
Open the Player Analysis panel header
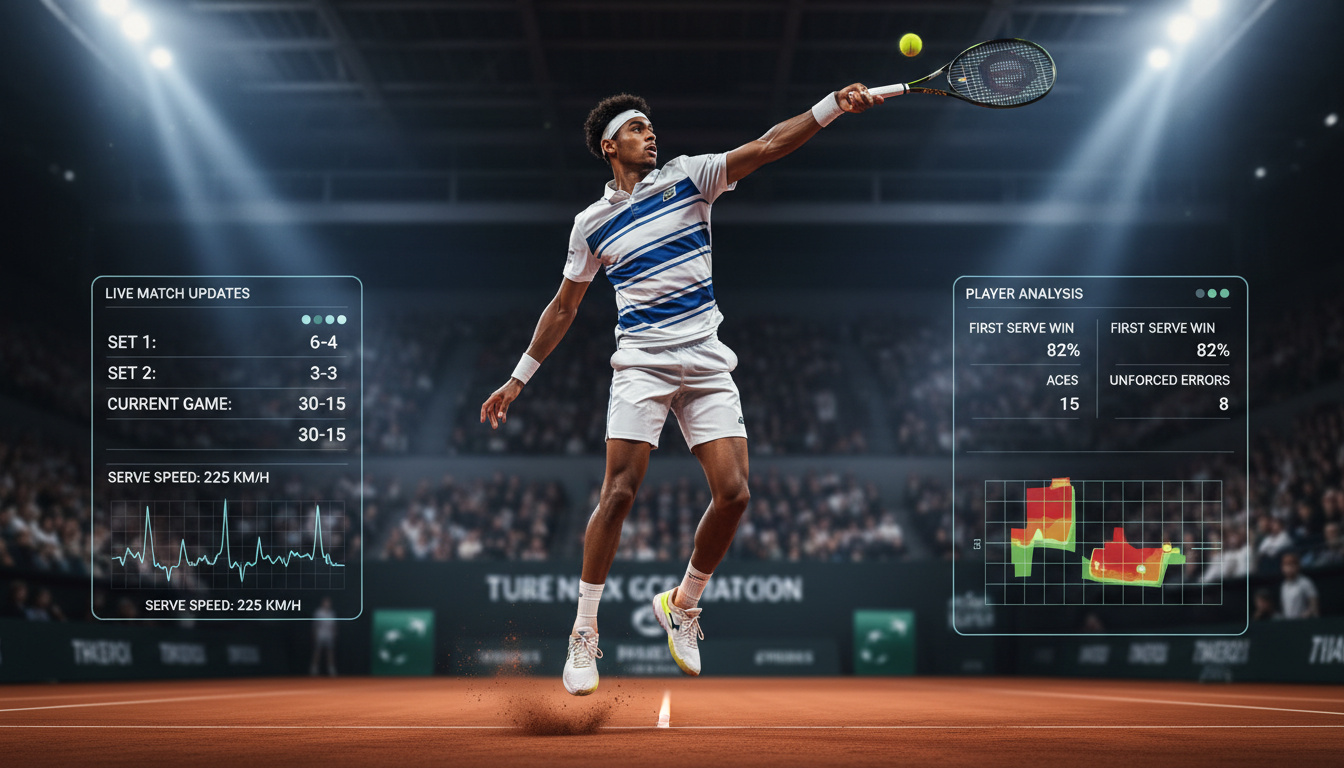tap(1024, 294)
